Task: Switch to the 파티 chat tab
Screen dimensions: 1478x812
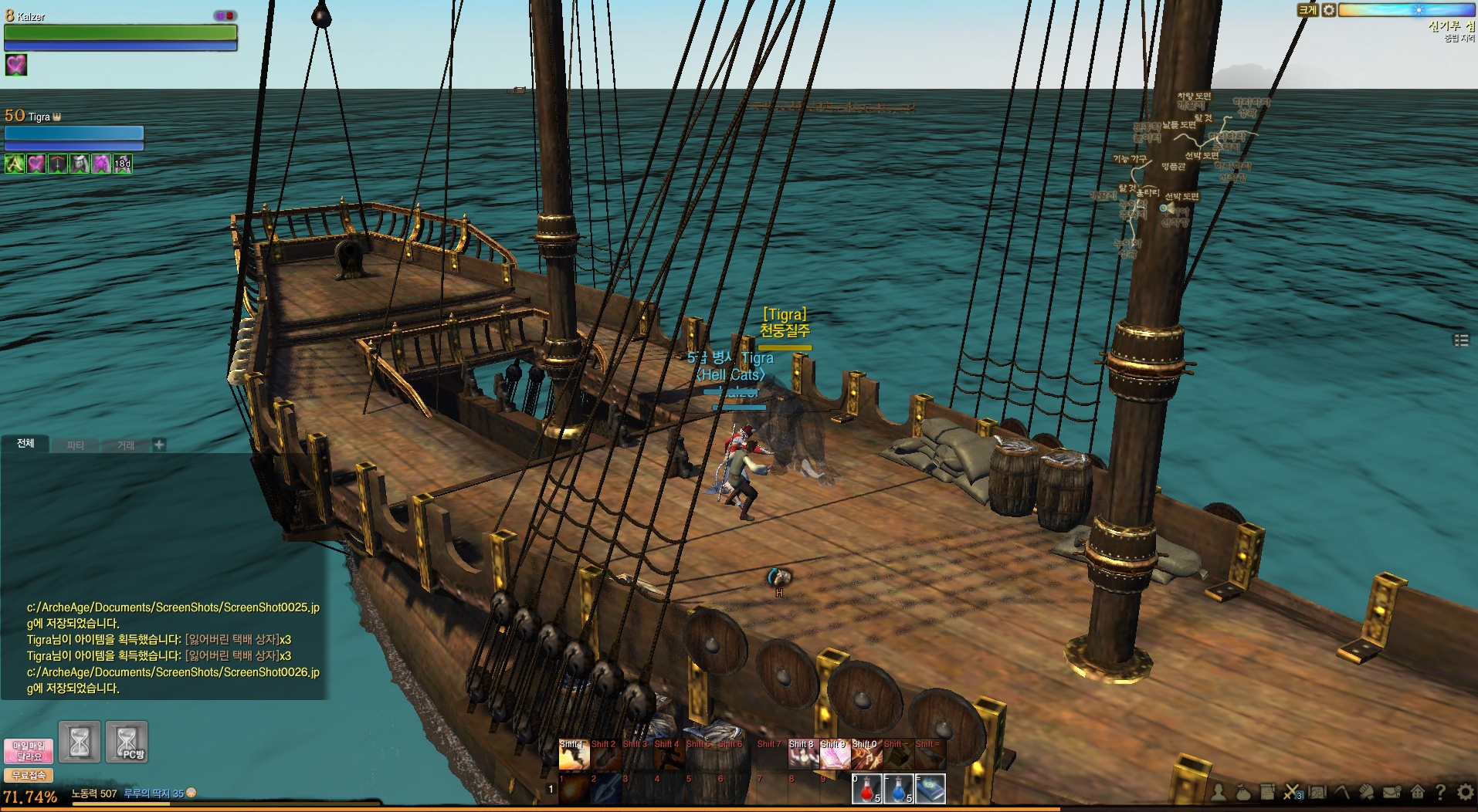Action: [75, 445]
